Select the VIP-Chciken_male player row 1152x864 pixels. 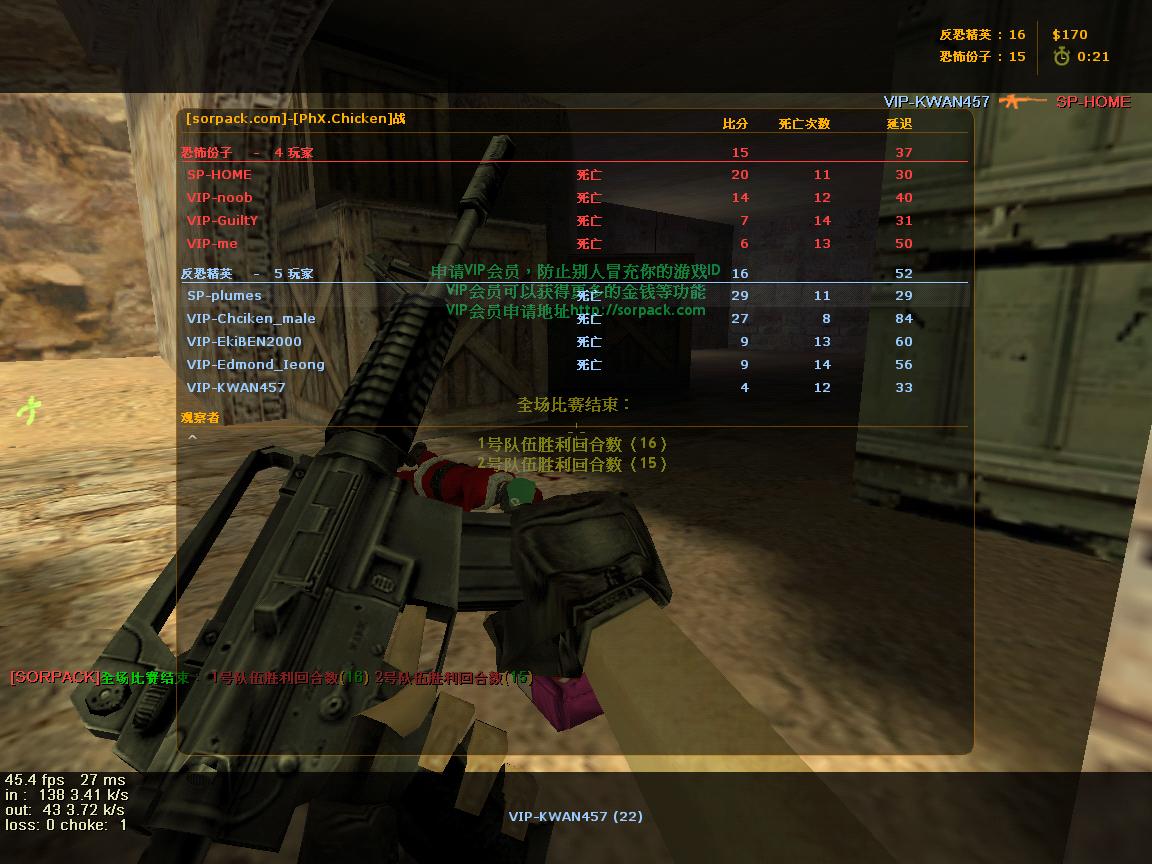pos(251,319)
